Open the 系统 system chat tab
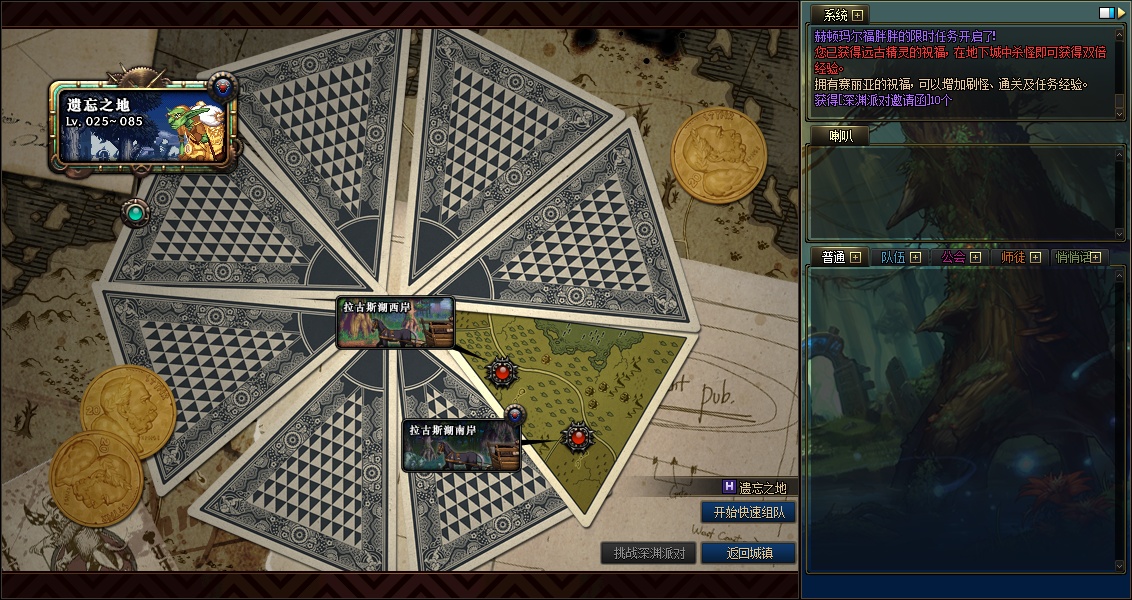Screen dimensions: 1132x600 tap(835, 15)
